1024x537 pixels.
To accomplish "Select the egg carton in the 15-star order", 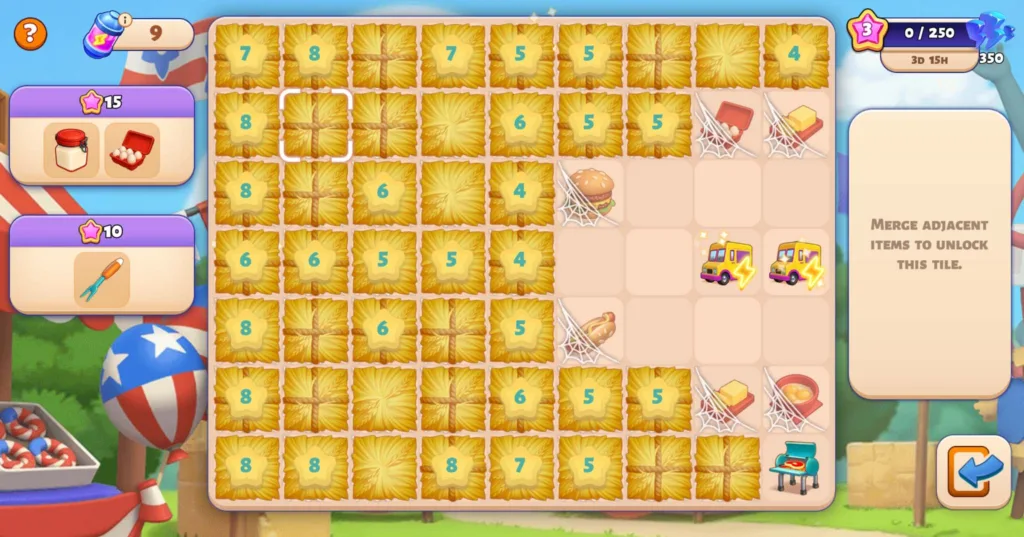I will click(x=131, y=151).
